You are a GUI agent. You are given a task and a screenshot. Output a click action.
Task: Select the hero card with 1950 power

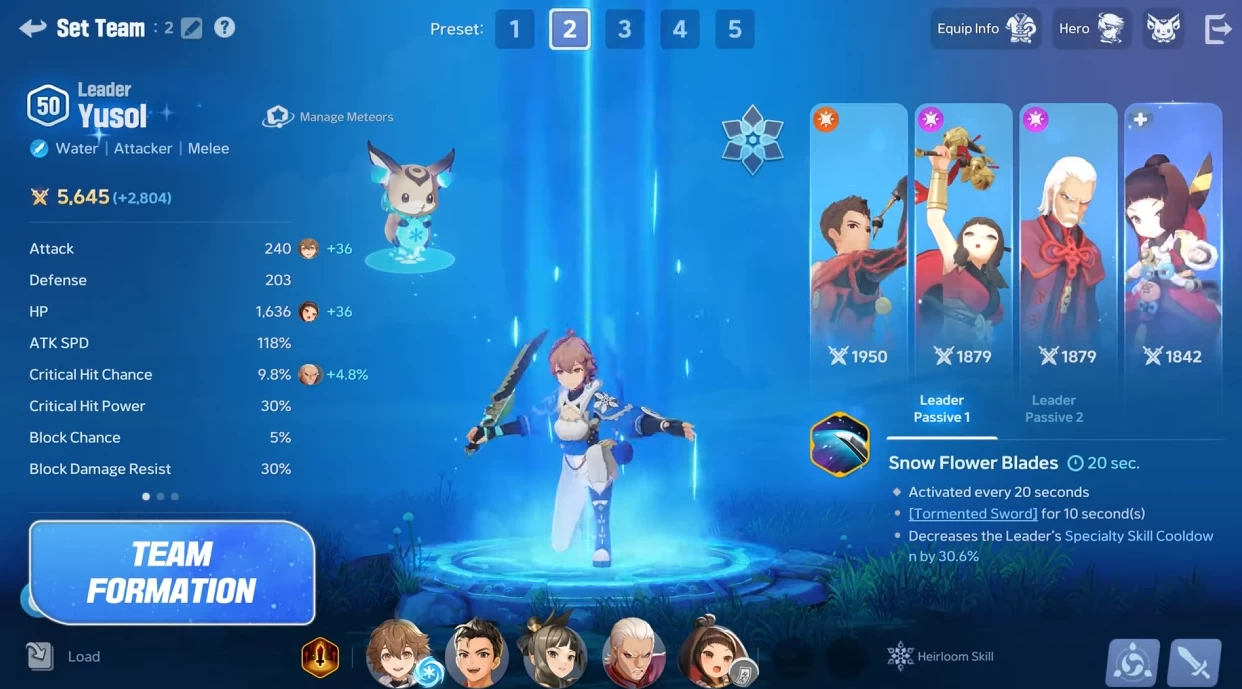[x=858, y=240]
